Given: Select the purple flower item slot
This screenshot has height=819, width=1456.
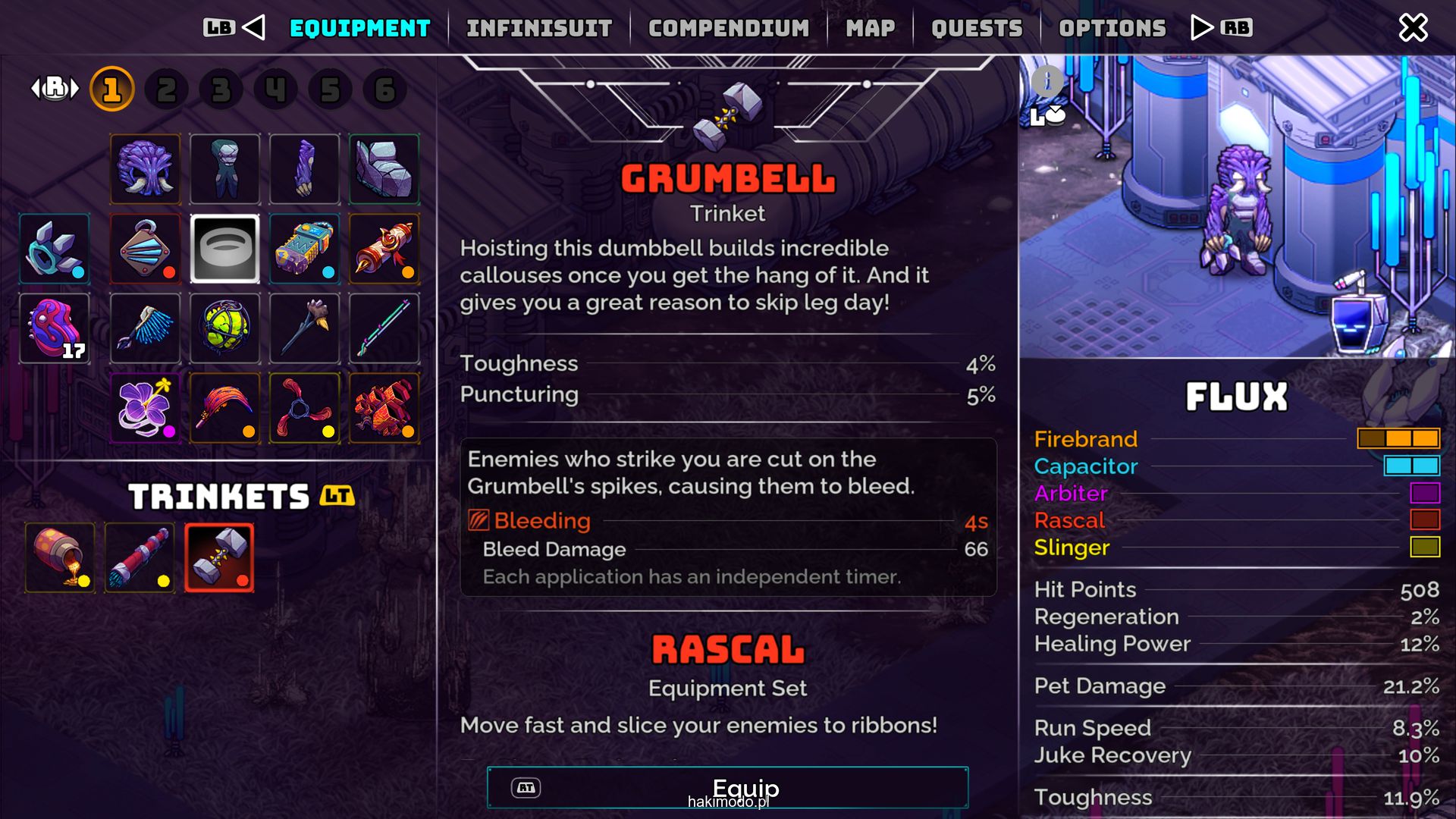Looking at the screenshot, I should click(146, 408).
